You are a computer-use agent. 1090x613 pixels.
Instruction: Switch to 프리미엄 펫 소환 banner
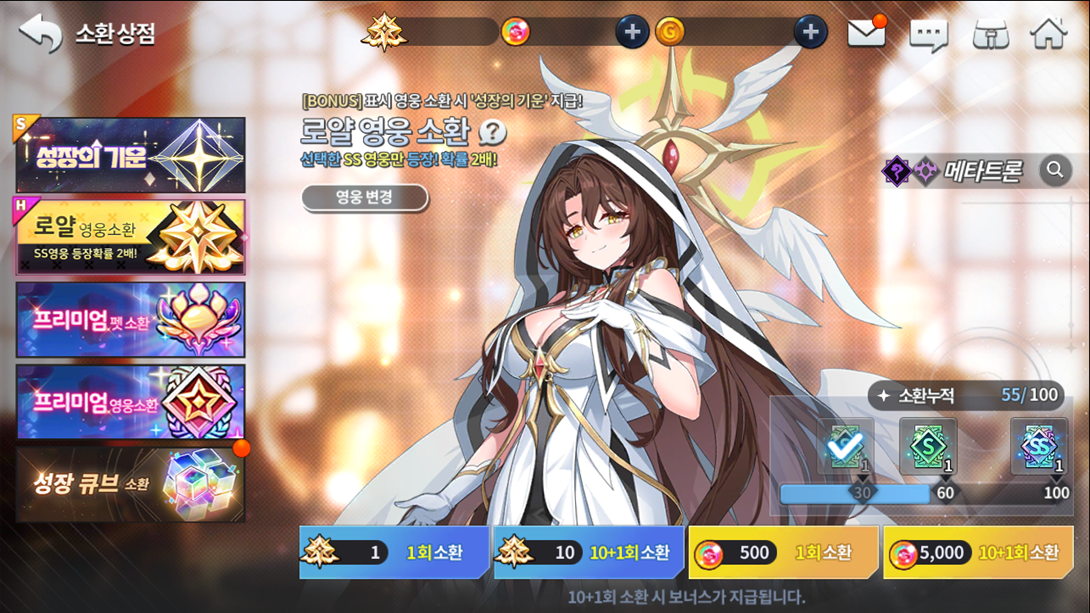click(130, 320)
